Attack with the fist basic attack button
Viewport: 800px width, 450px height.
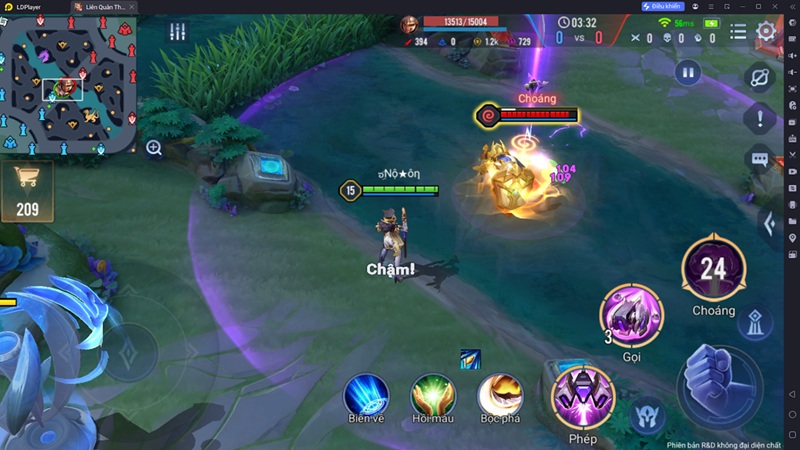(x=719, y=385)
